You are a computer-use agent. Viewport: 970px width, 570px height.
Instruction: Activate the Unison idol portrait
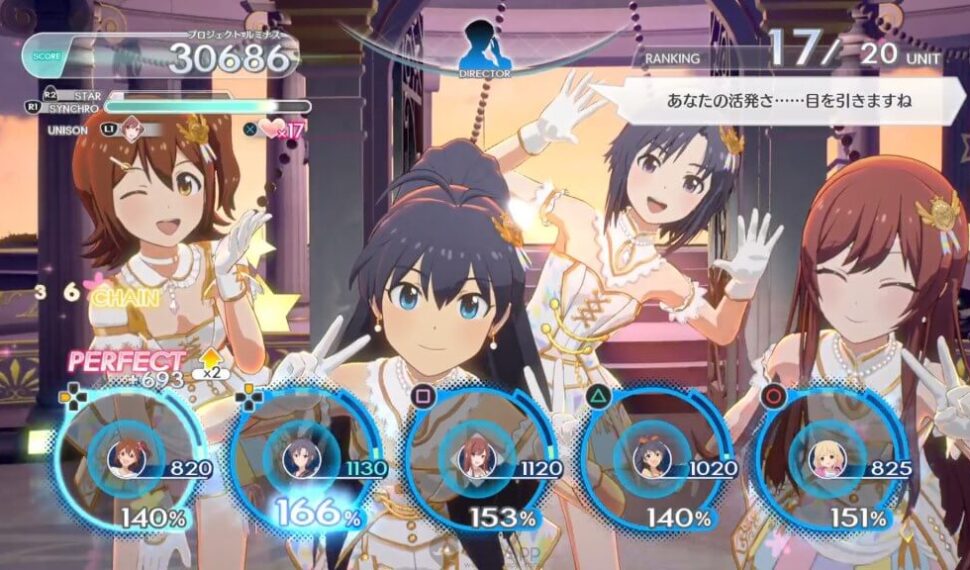[x=131, y=129]
